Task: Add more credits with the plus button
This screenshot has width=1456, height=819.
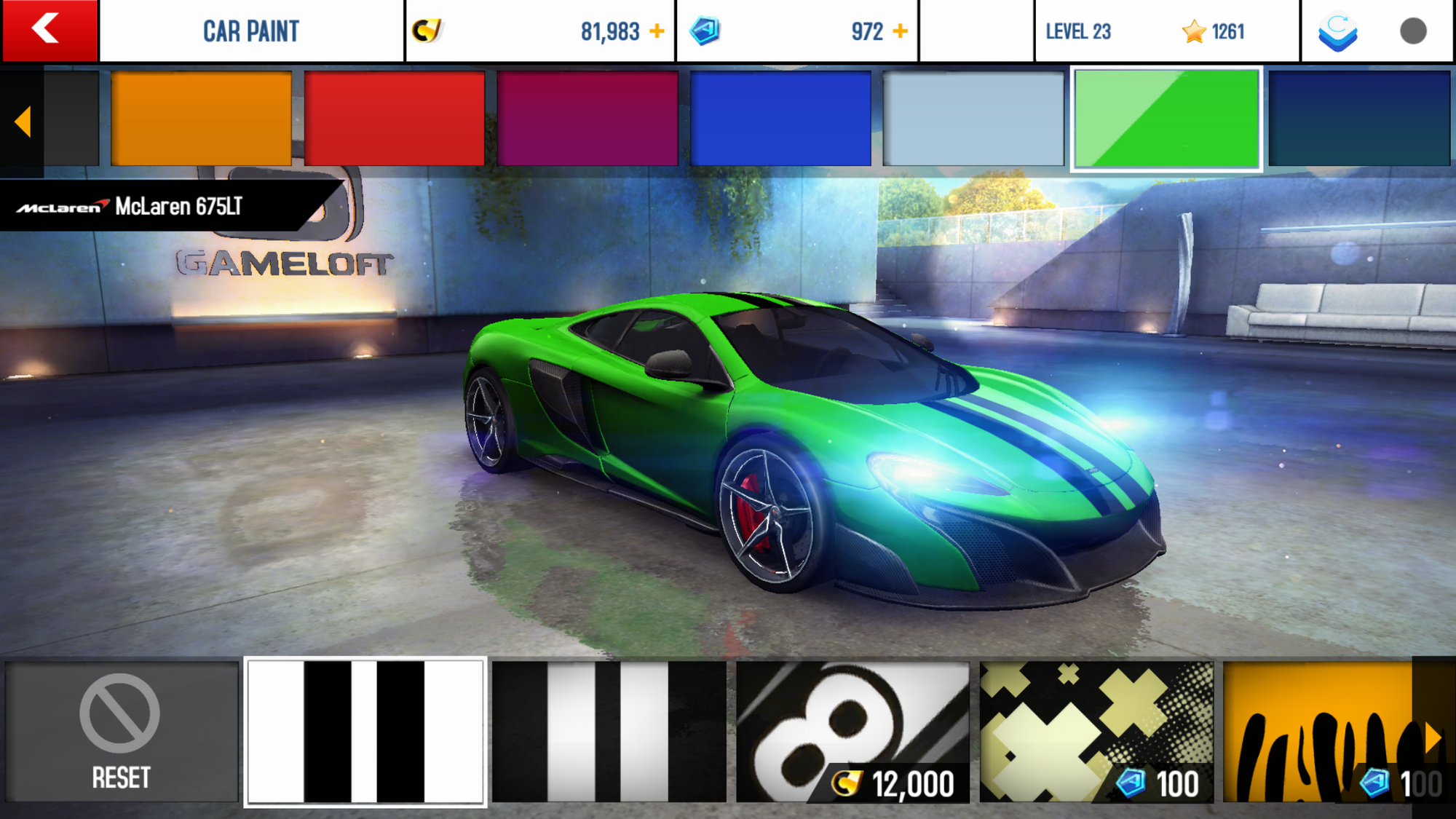Action: coord(657,31)
